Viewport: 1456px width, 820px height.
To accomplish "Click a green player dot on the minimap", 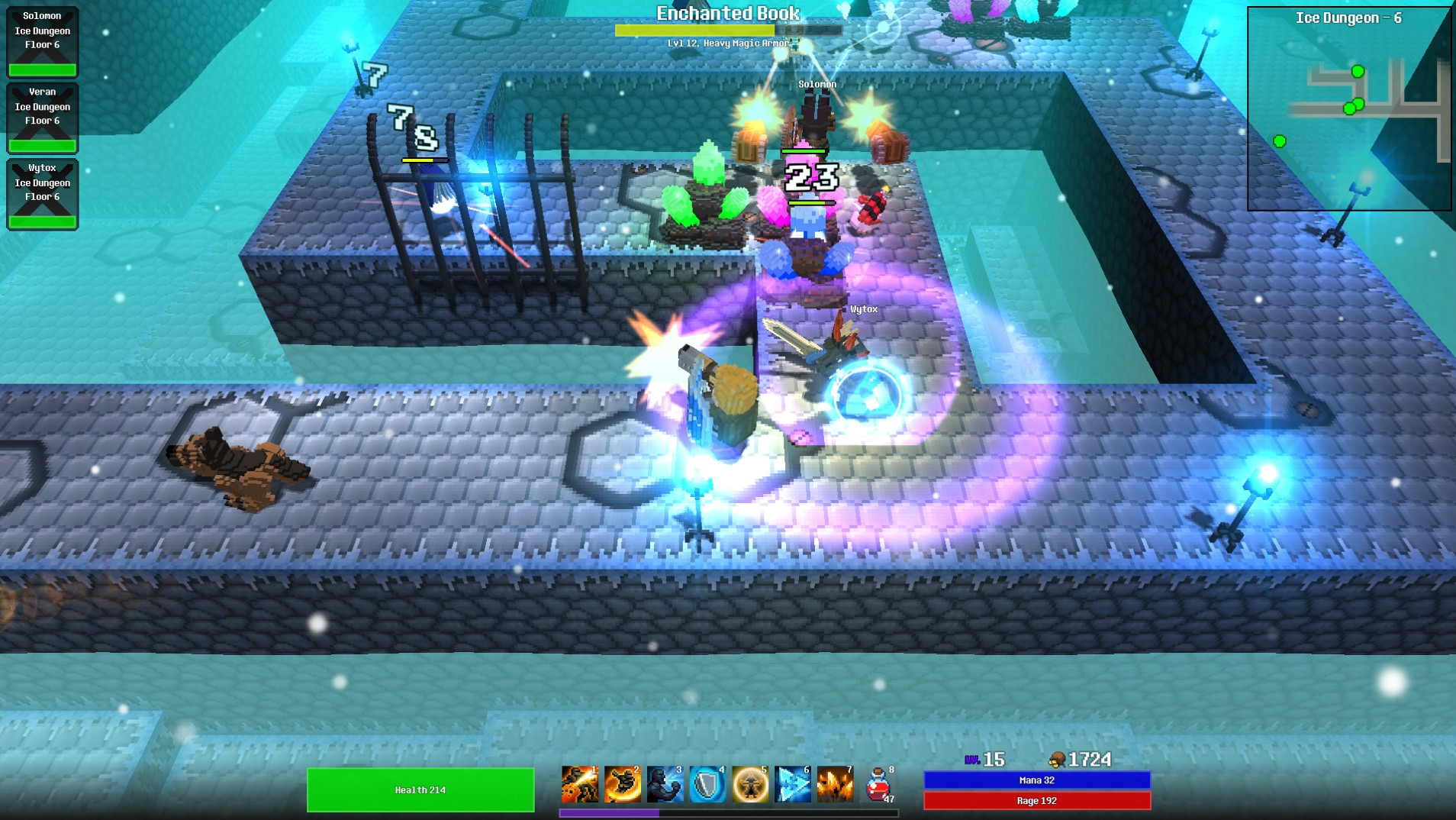I will point(1358,69).
